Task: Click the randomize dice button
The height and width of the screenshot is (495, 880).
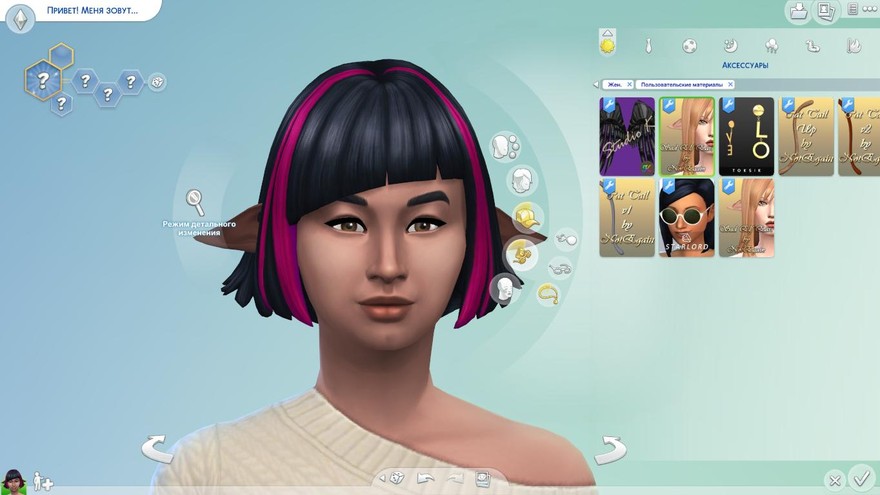Action: click(397, 478)
